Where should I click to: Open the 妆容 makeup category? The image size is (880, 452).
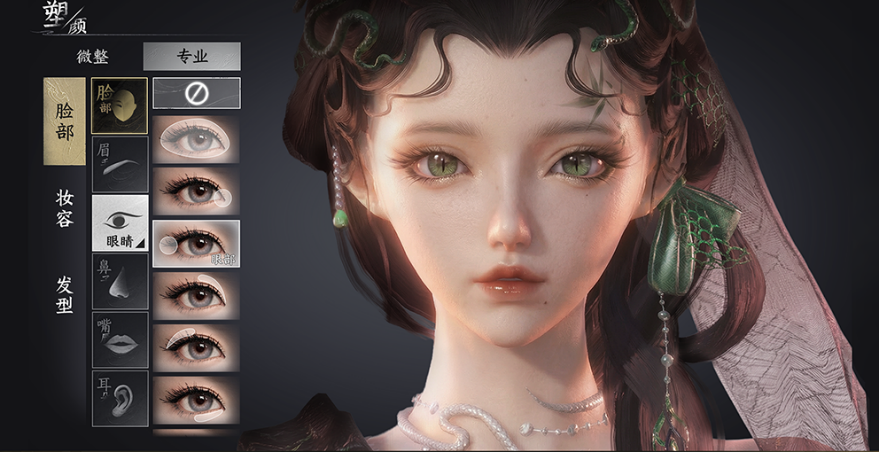pos(64,209)
